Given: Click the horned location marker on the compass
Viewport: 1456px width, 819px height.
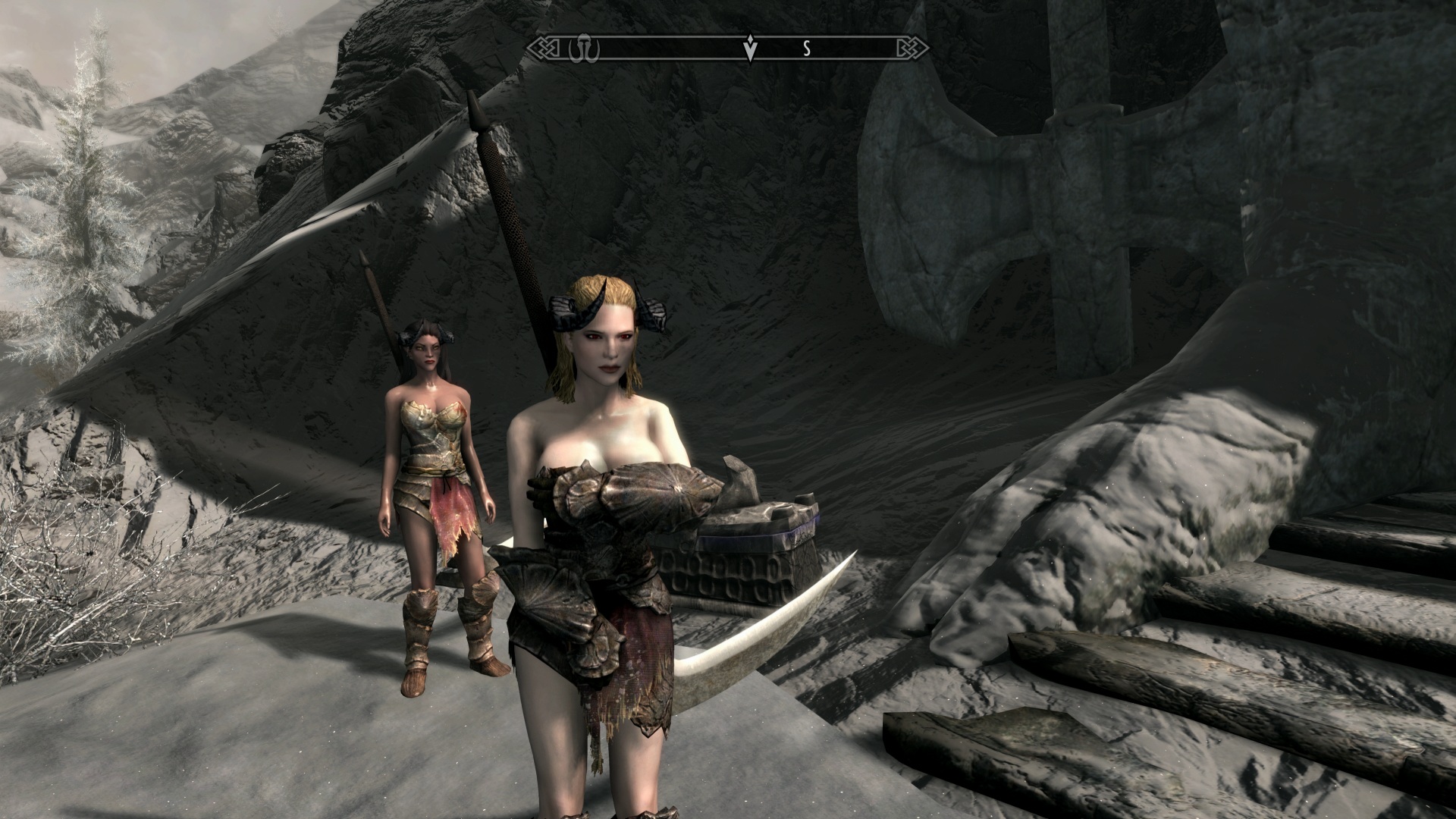Looking at the screenshot, I should coord(585,49).
